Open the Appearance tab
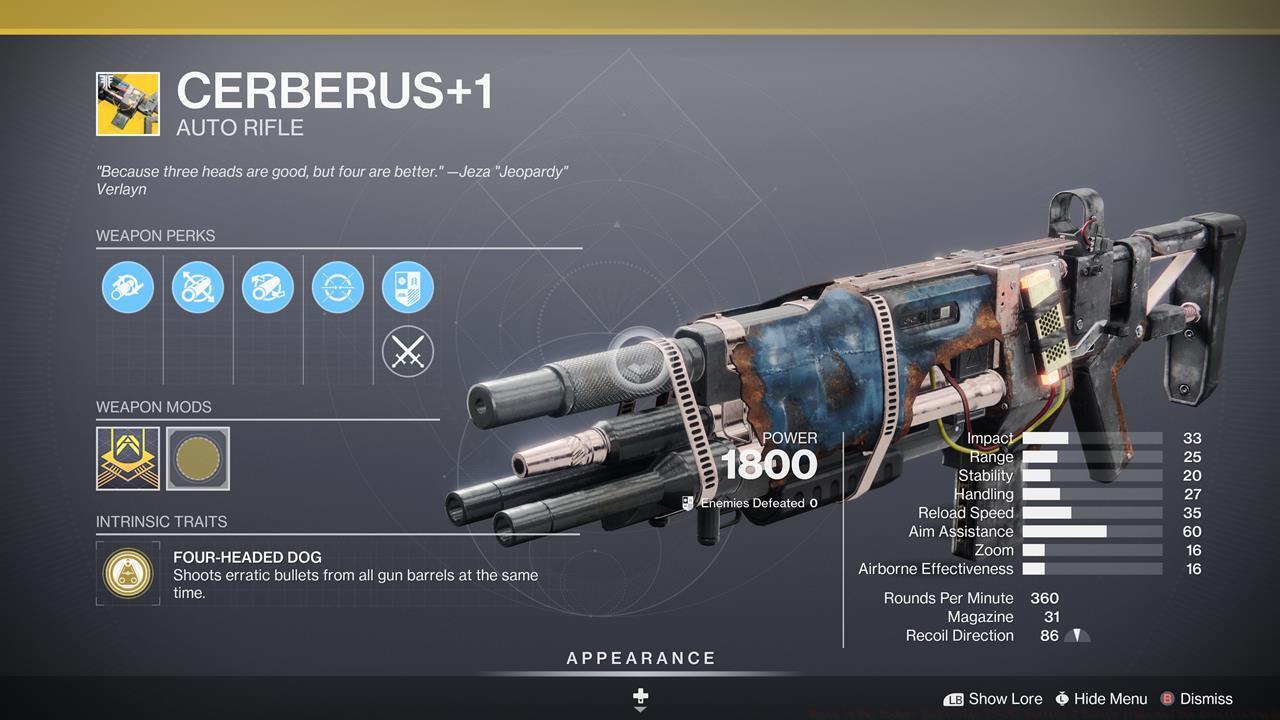Image resolution: width=1280 pixels, height=720 pixels. coord(639,658)
